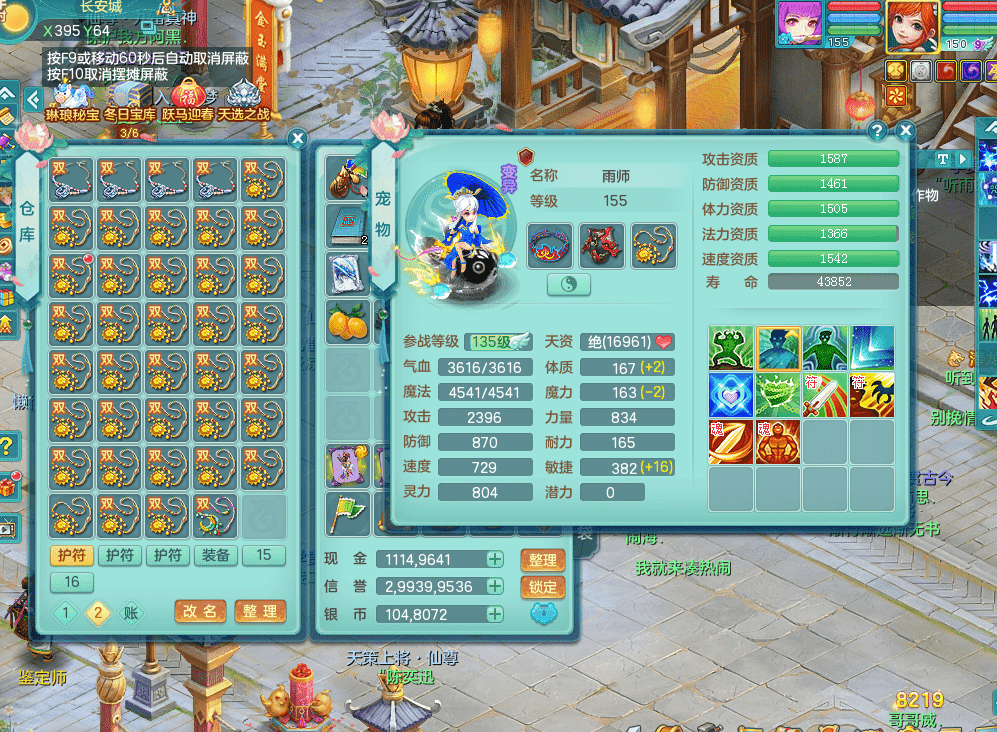Open warehouse page tab 15
997x732 pixels.
pyautogui.click(x=264, y=556)
